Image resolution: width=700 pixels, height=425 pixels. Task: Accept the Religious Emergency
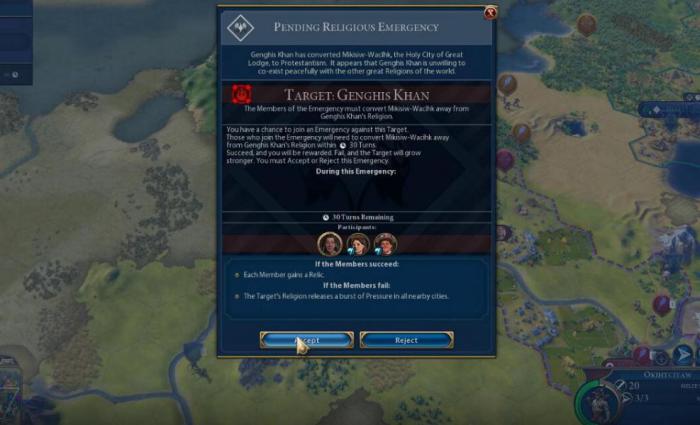pos(306,340)
